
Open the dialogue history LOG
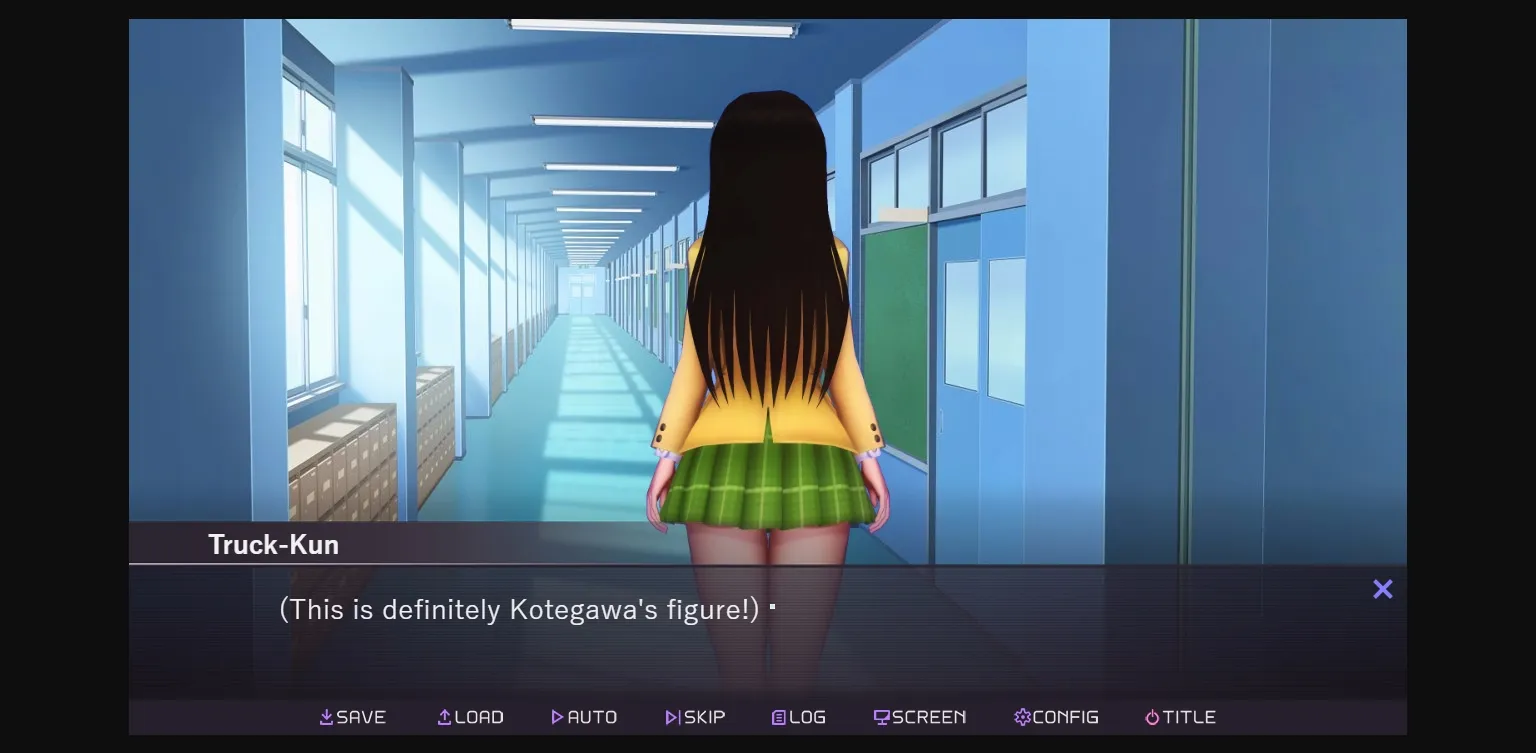coord(798,716)
